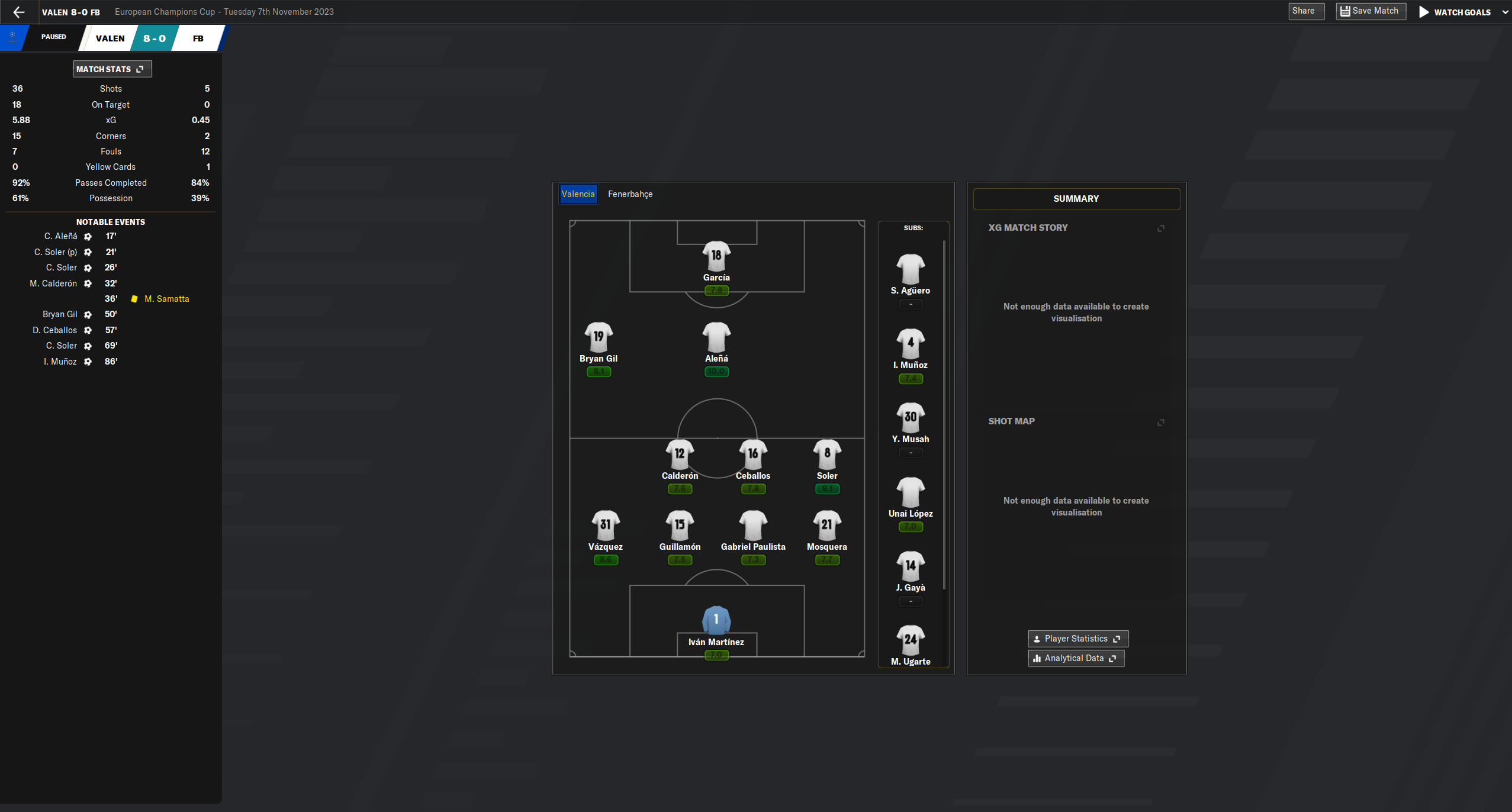Click the back arrow at top left

[x=20, y=12]
